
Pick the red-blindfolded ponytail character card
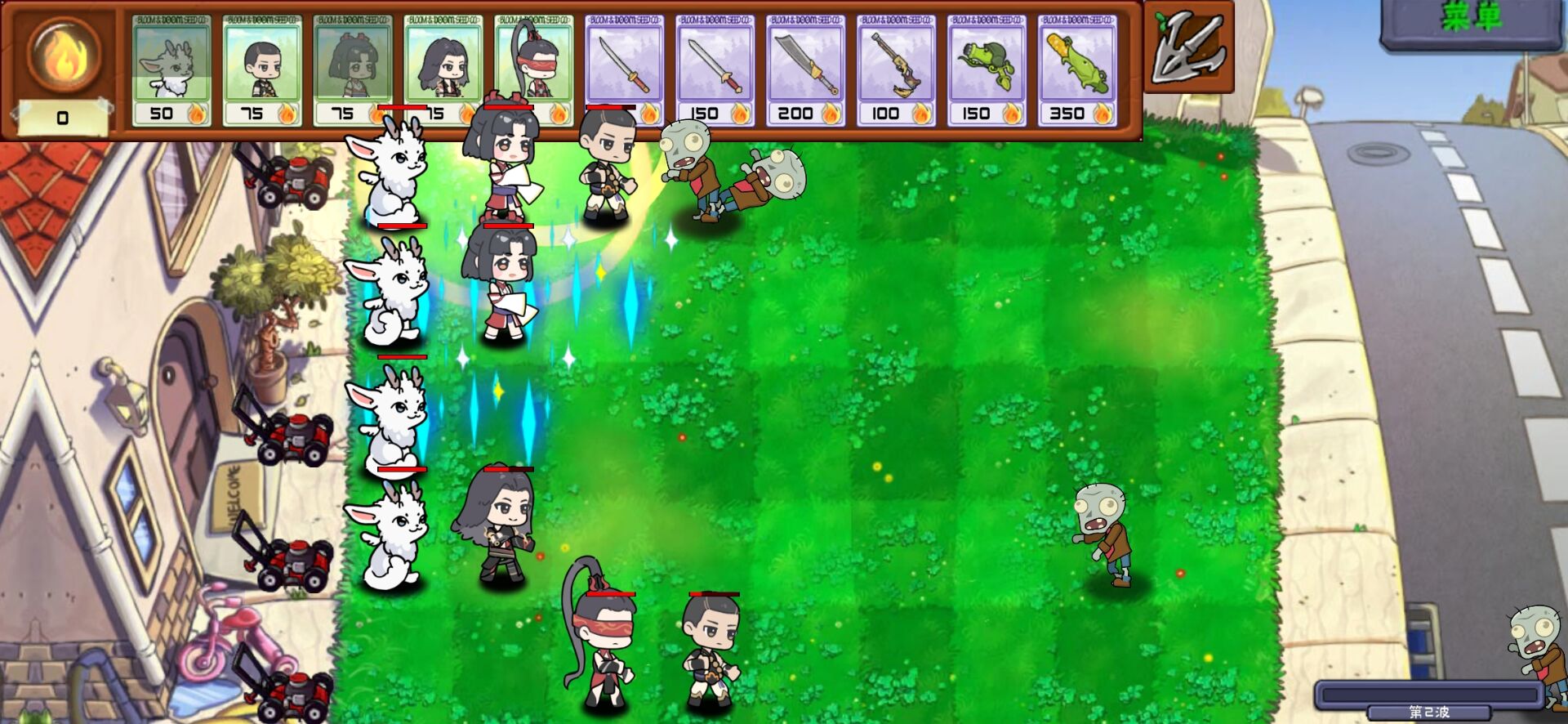[x=534, y=71]
